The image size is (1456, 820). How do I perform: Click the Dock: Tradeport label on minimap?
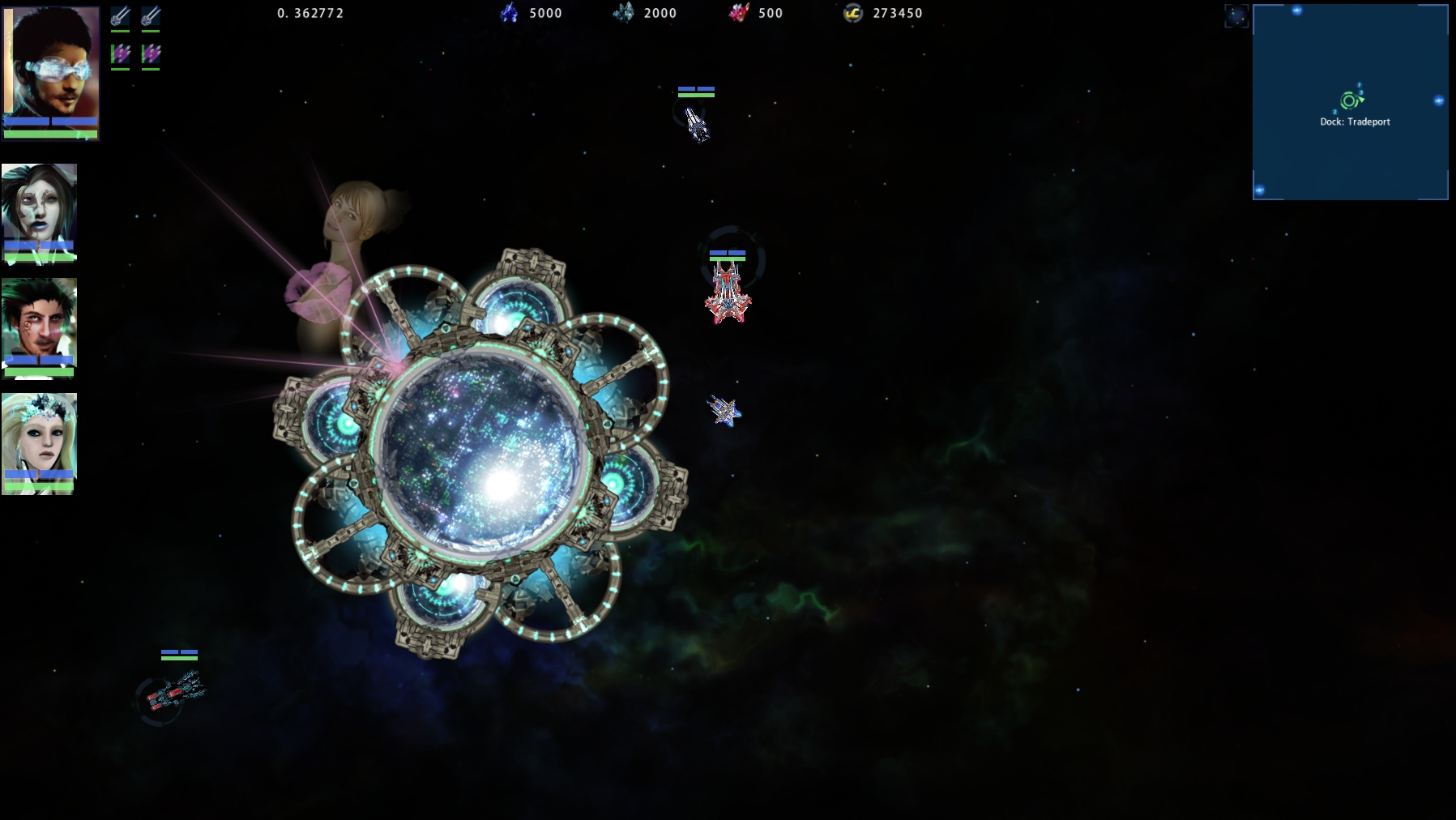[1355, 122]
